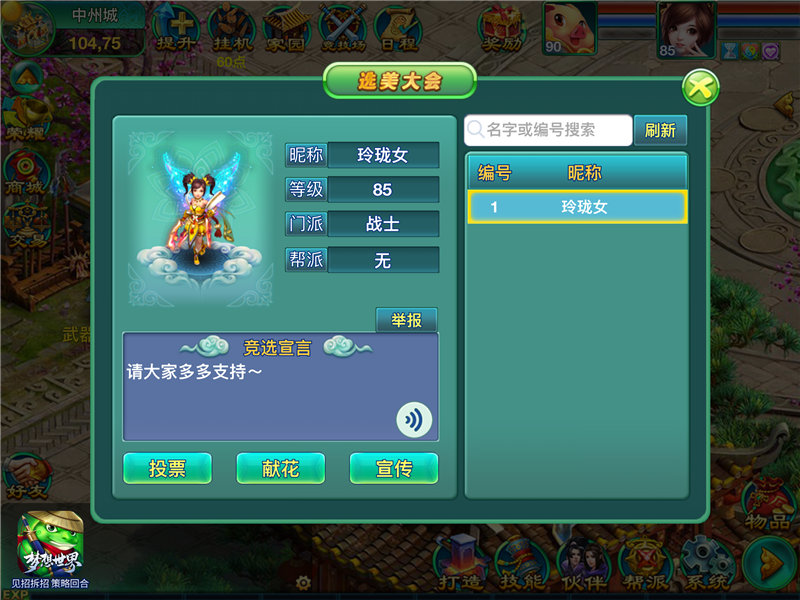Report contestant with 举报 button
800x600 pixels.
(x=406, y=321)
